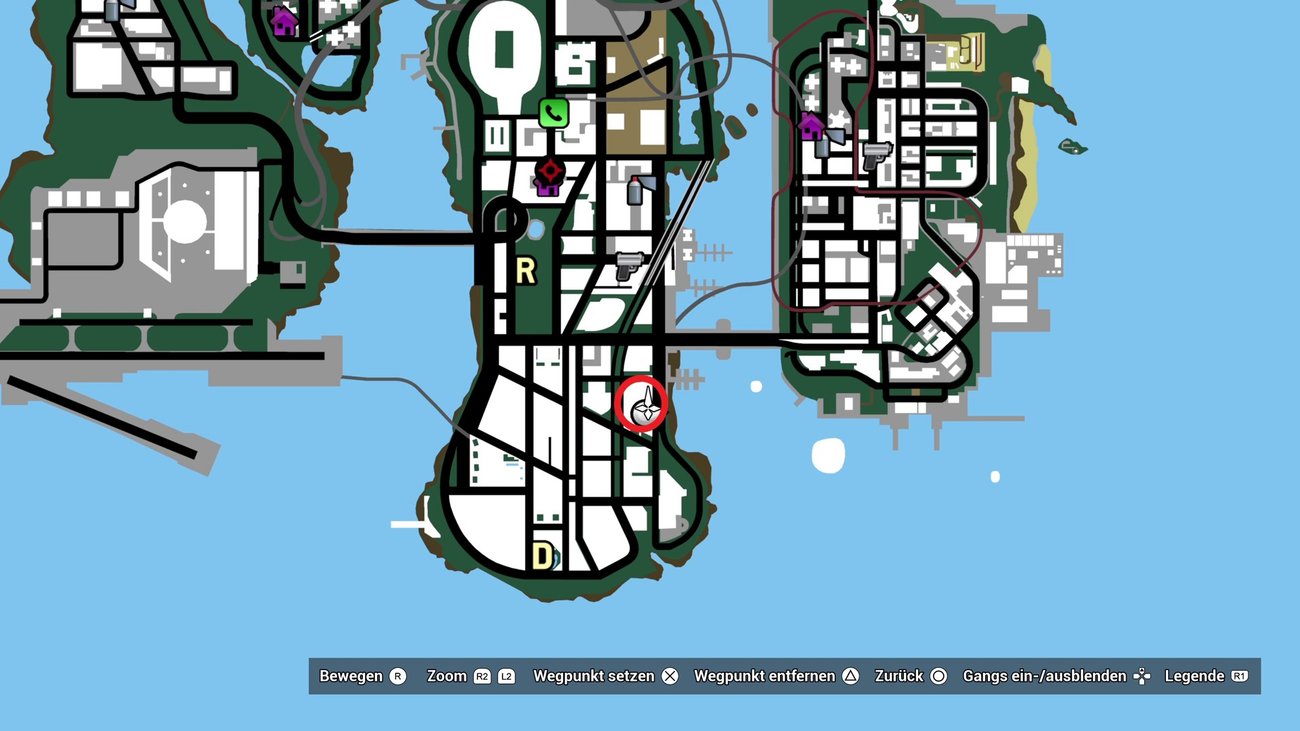Click the player arrow marker in the red circle
Viewport: 1300px width, 731px height.
641,403
